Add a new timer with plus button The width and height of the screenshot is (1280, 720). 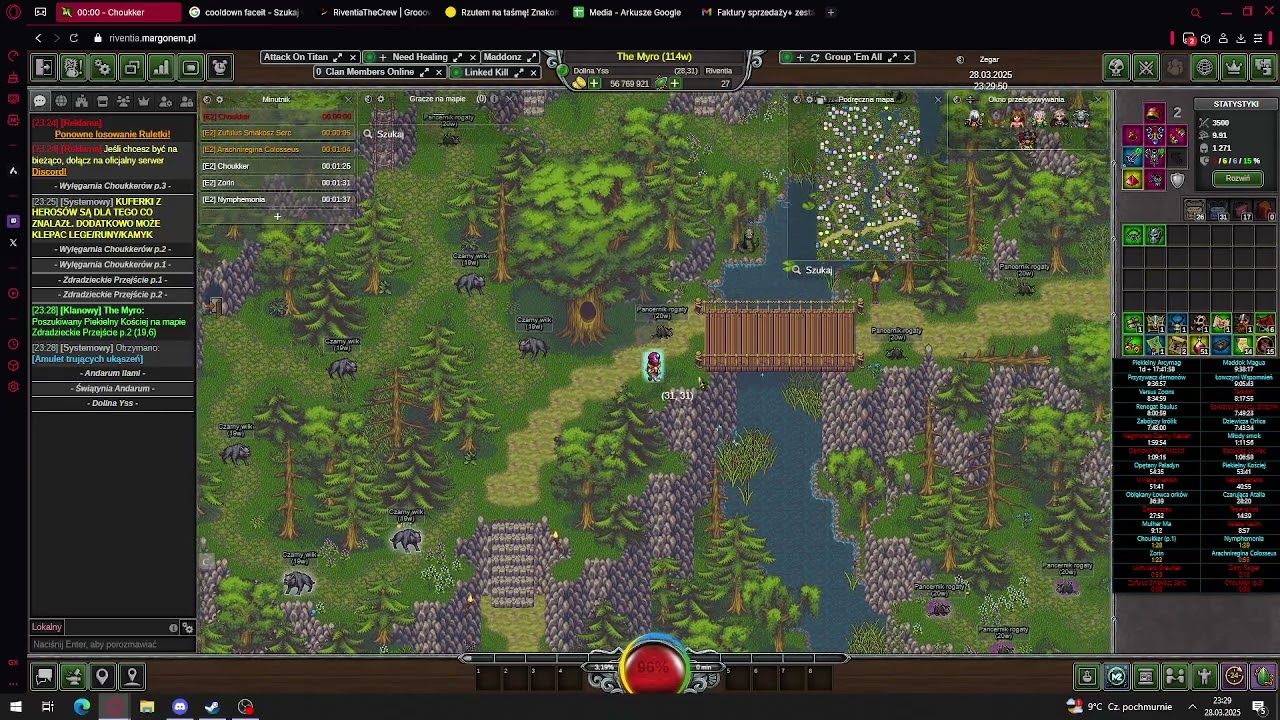[x=277, y=216]
